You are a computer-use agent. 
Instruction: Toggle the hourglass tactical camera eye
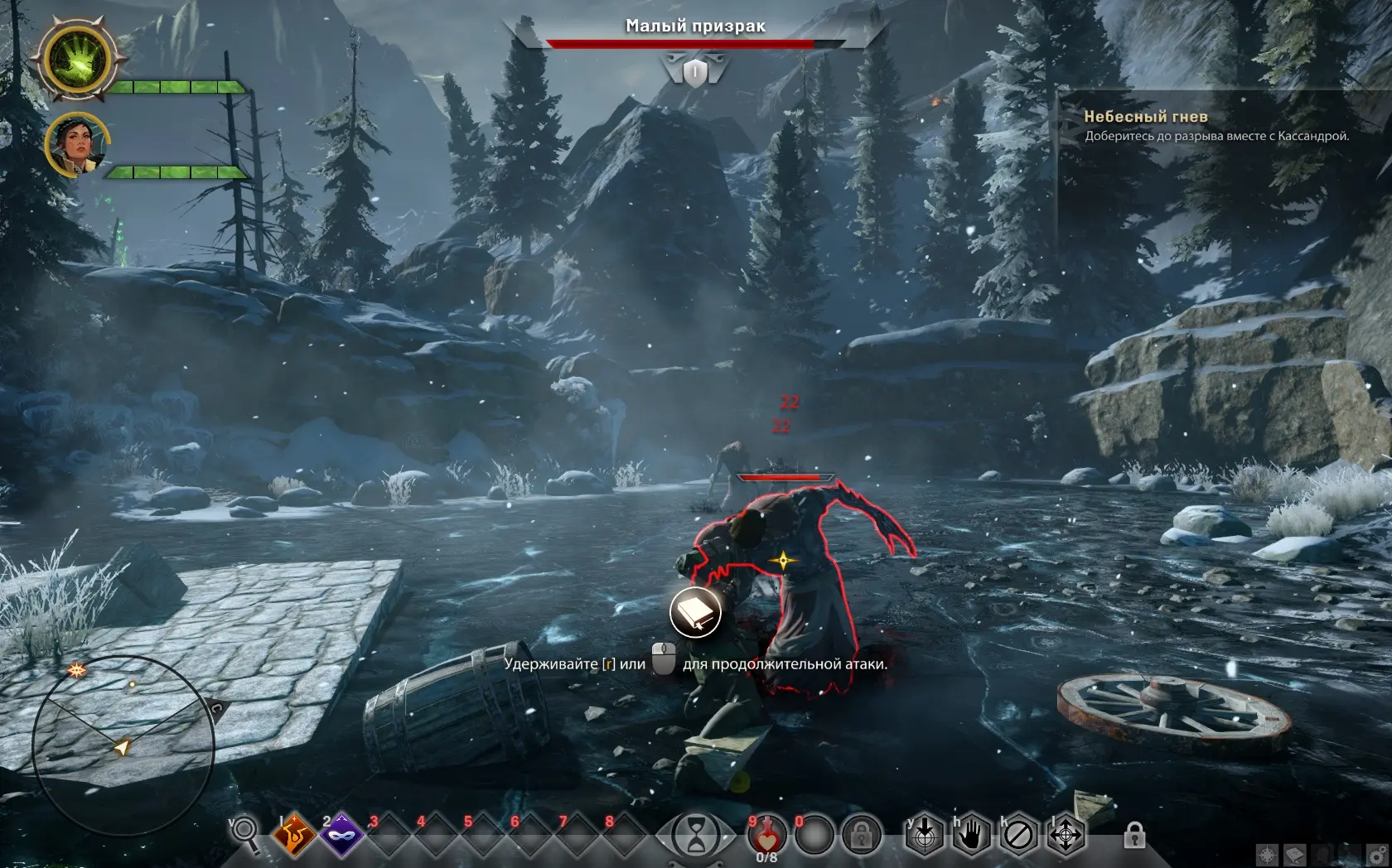[696, 835]
